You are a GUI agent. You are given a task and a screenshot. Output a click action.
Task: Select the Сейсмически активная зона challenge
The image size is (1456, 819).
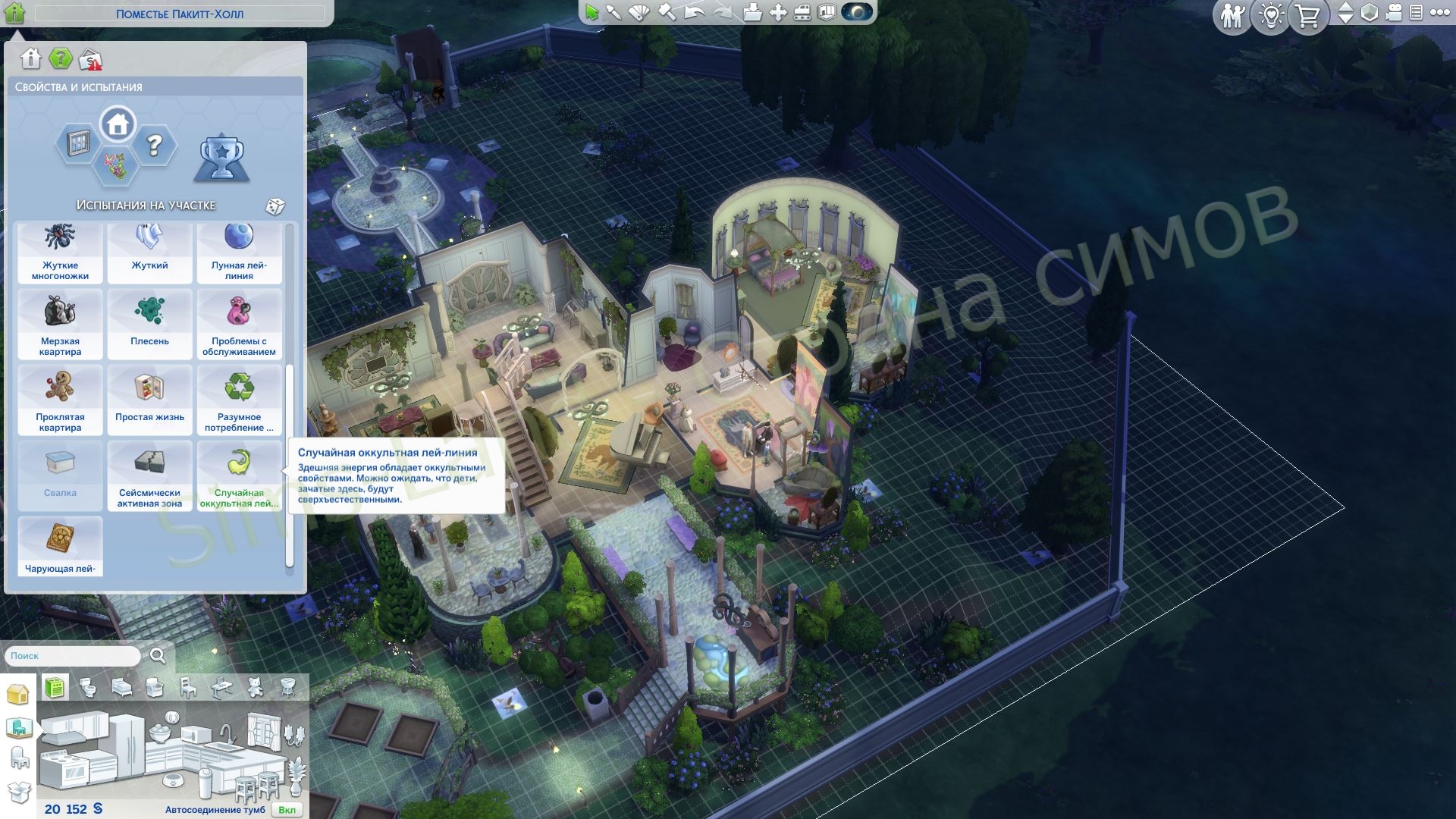click(x=149, y=475)
